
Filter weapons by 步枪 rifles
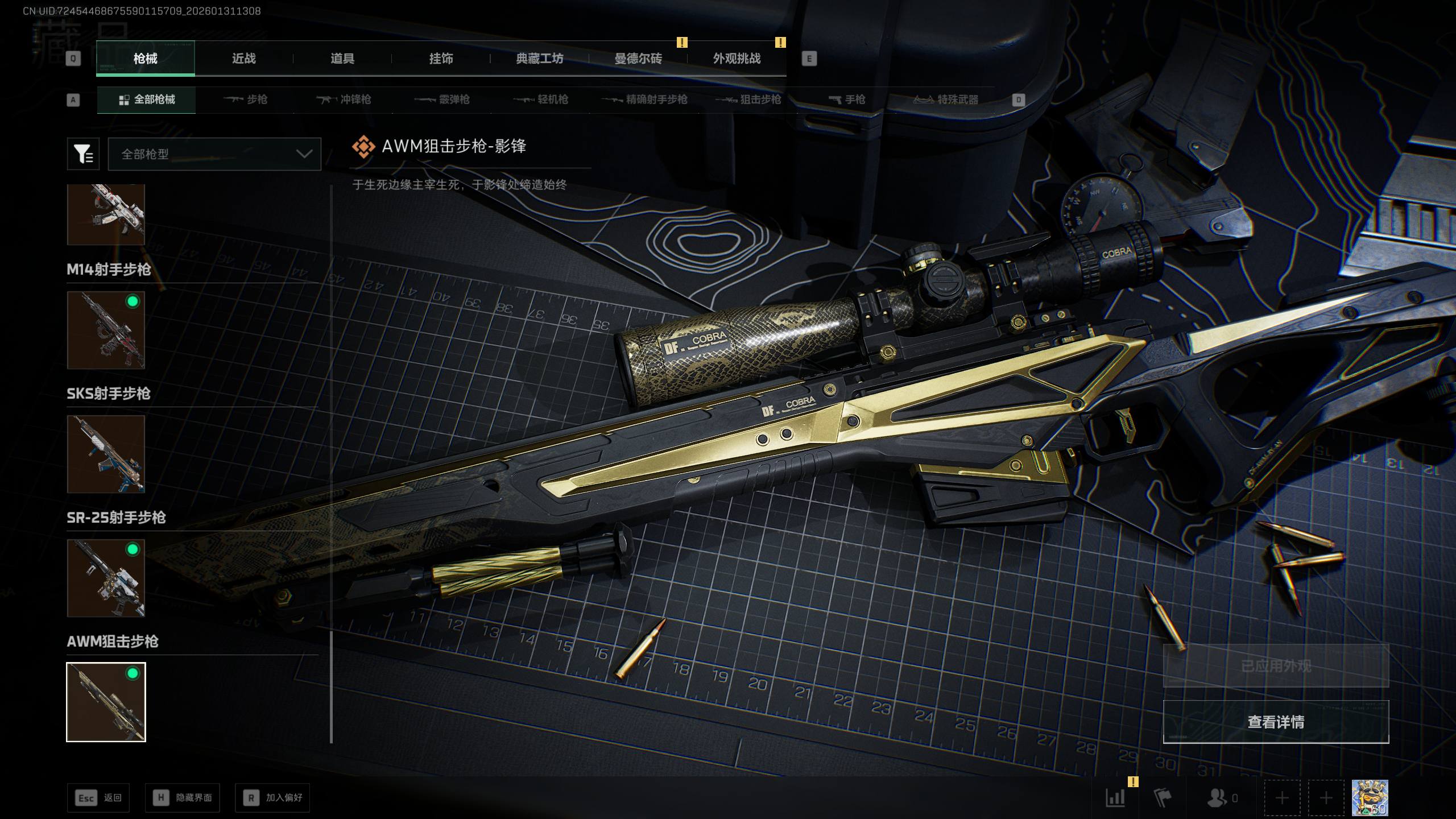[245, 100]
